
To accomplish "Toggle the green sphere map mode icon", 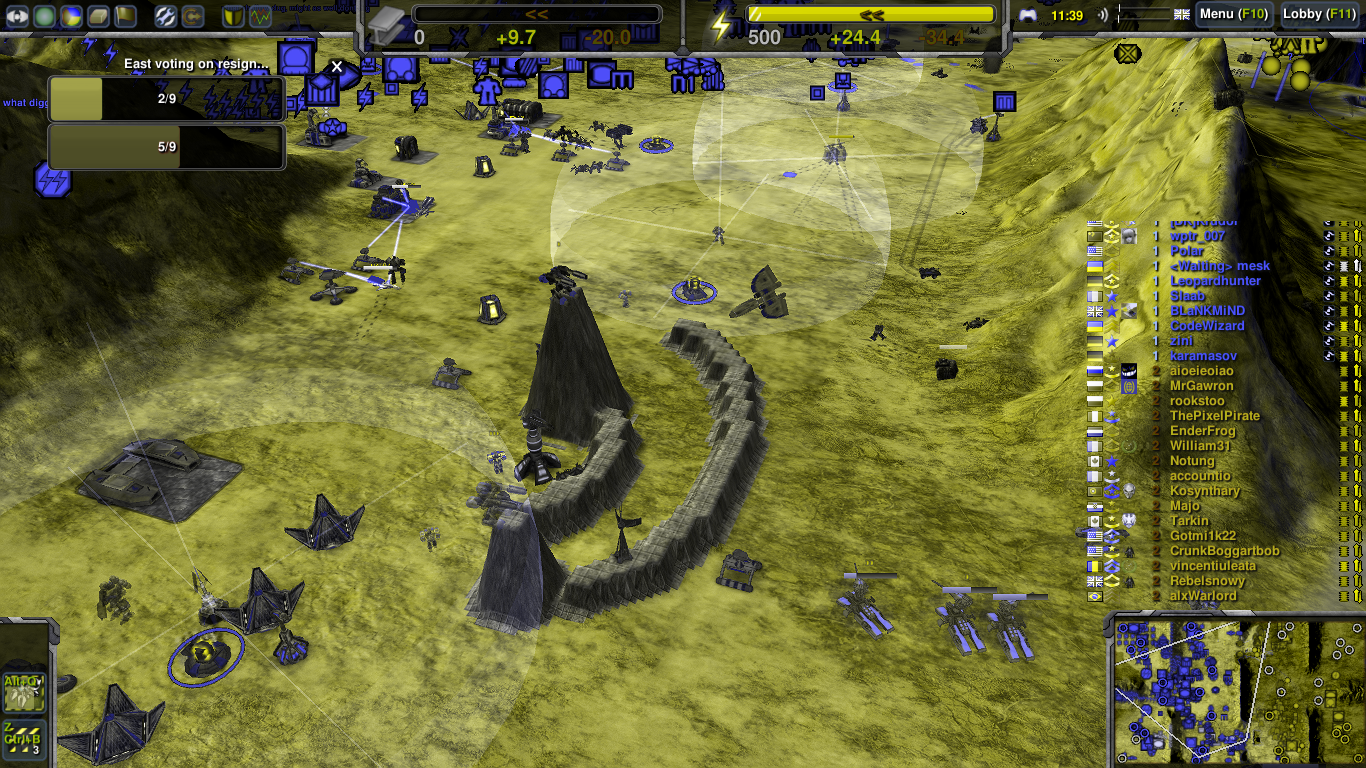I will click(44, 16).
